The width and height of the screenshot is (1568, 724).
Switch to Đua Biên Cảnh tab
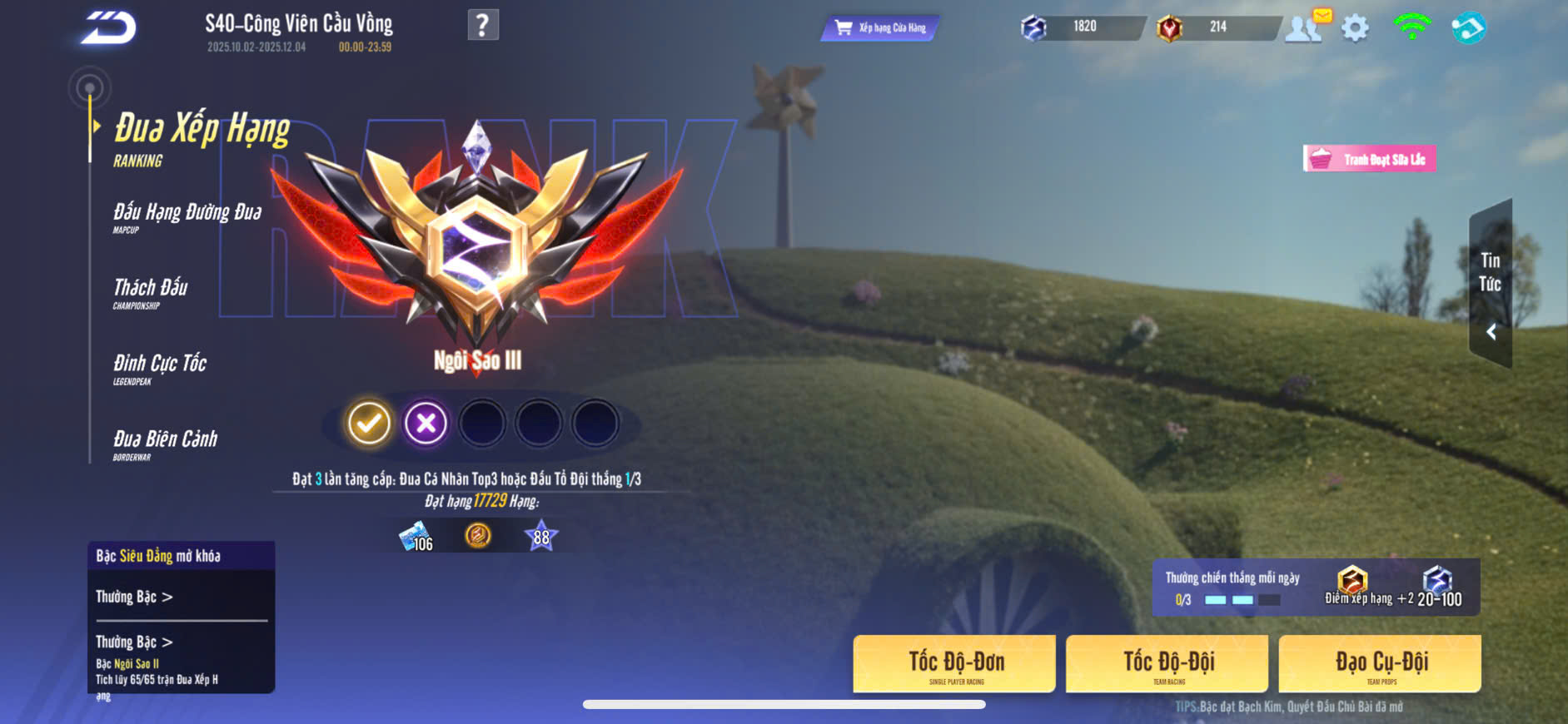point(165,444)
